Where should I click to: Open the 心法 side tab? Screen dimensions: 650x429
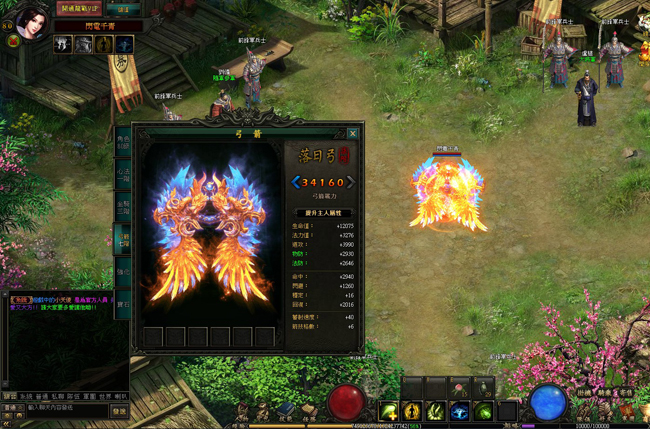click(123, 177)
